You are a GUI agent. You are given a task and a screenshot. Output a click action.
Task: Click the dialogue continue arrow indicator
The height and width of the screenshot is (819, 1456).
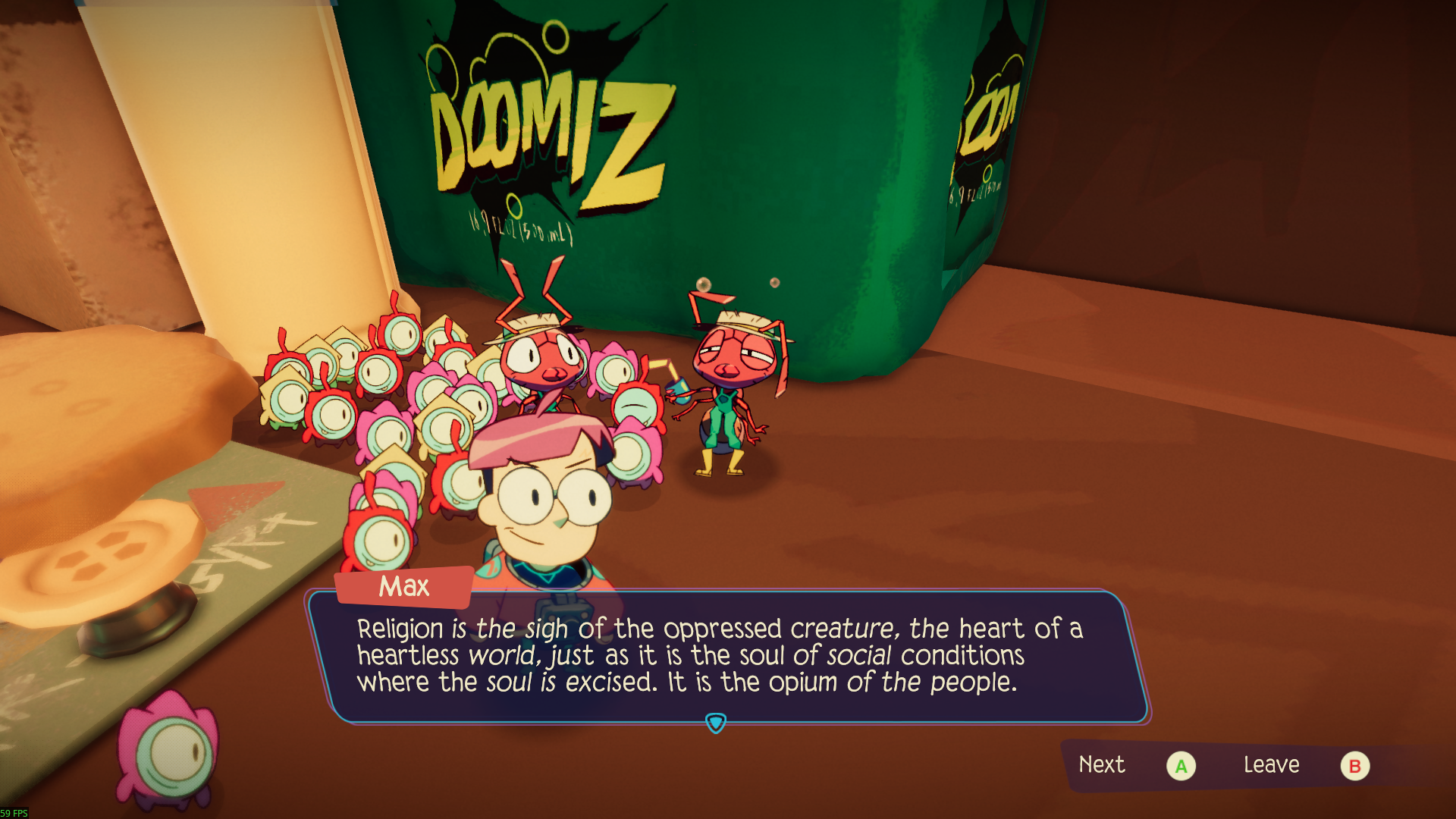tap(715, 723)
